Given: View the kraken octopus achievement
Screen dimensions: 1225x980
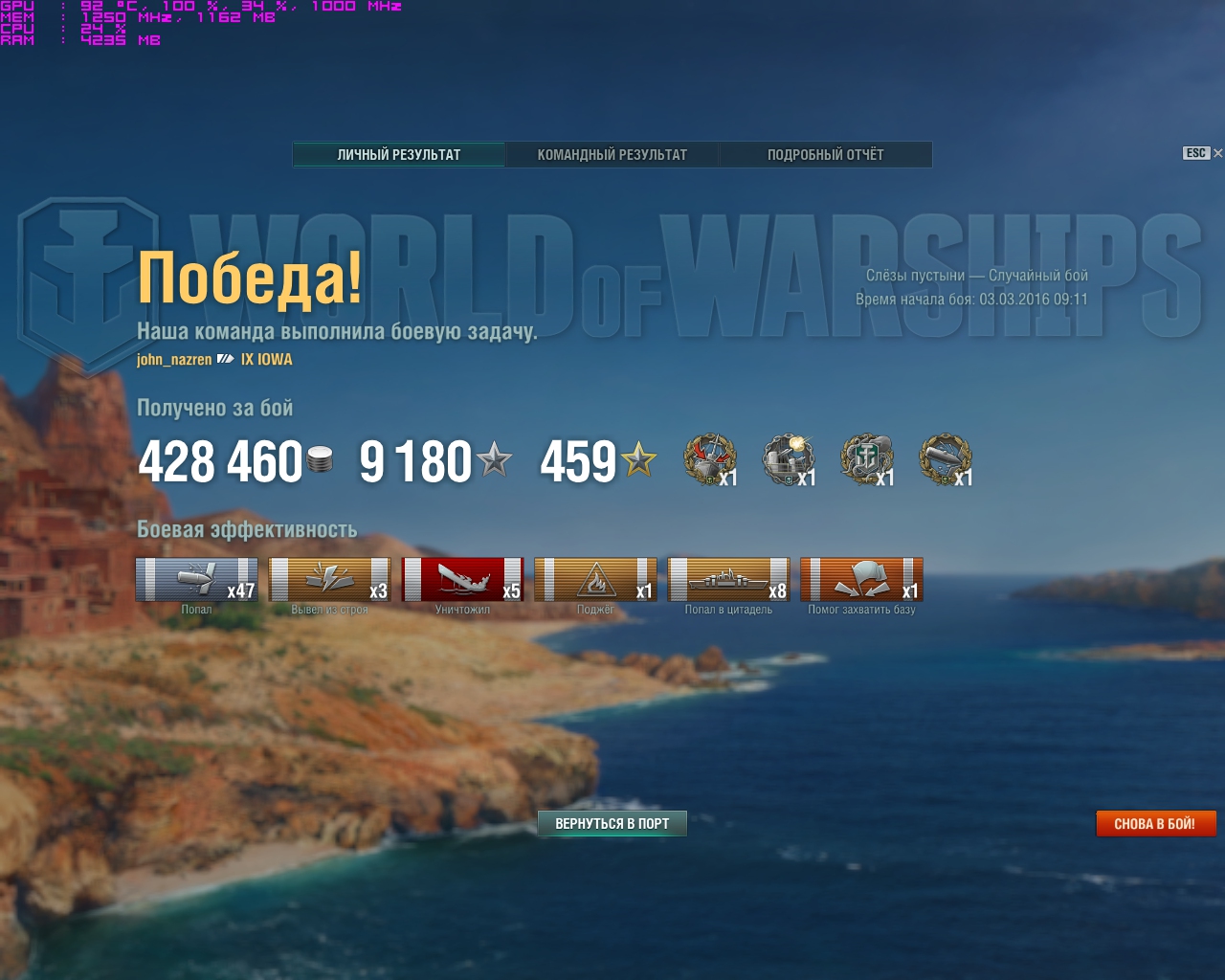Looking at the screenshot, I should (x=866, y=459).
